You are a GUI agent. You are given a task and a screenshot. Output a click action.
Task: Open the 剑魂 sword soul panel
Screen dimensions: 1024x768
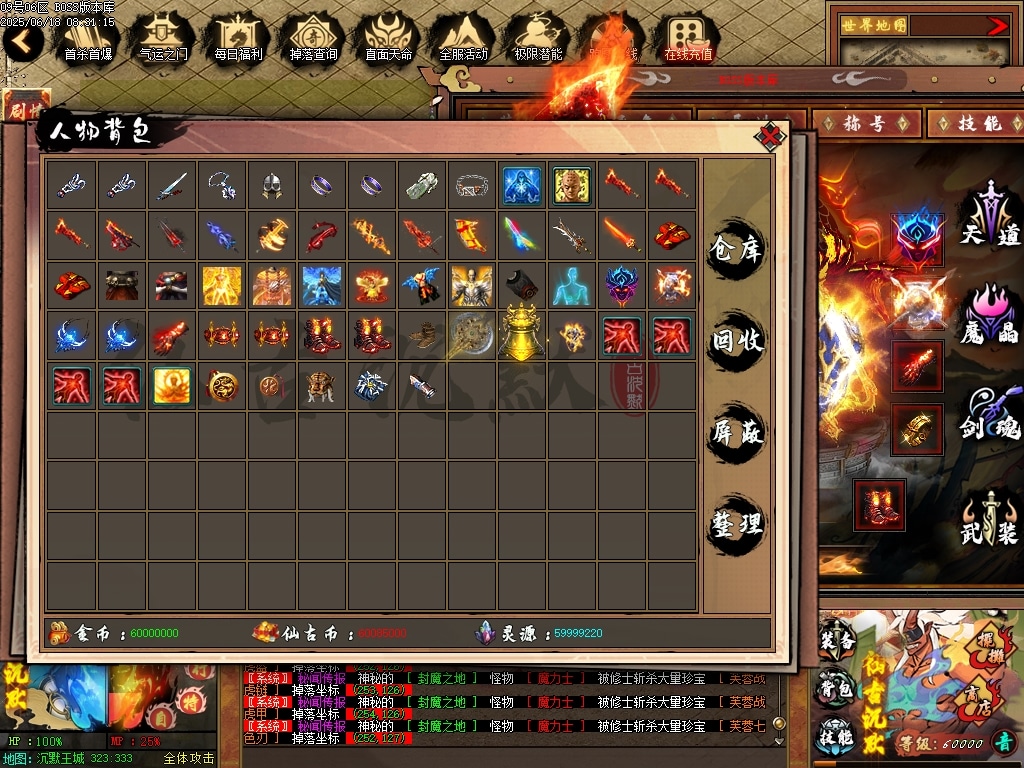point(990,412)
